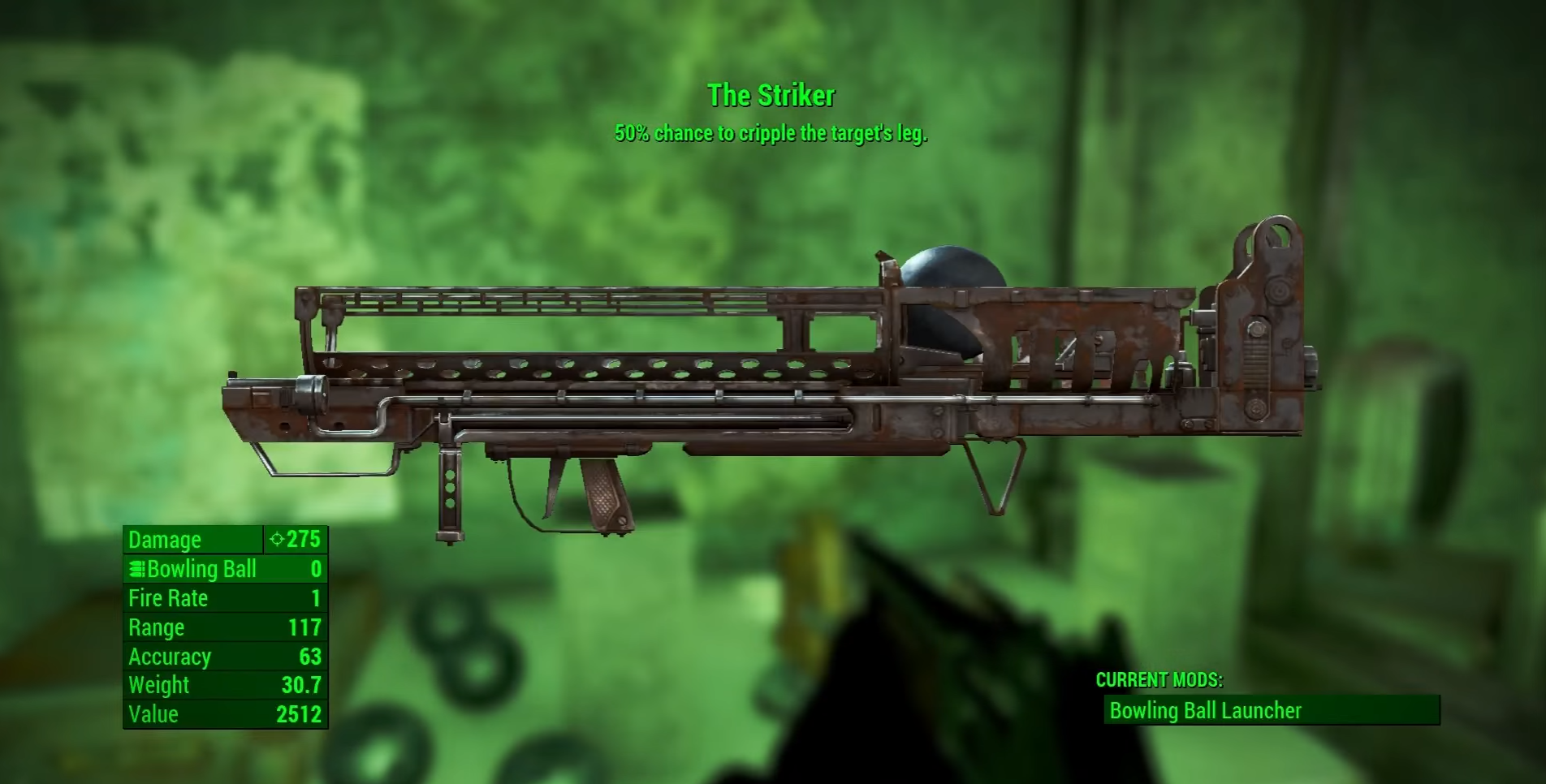Click the weapon title The Striker
1546x784 pixels.
(770, 95)
